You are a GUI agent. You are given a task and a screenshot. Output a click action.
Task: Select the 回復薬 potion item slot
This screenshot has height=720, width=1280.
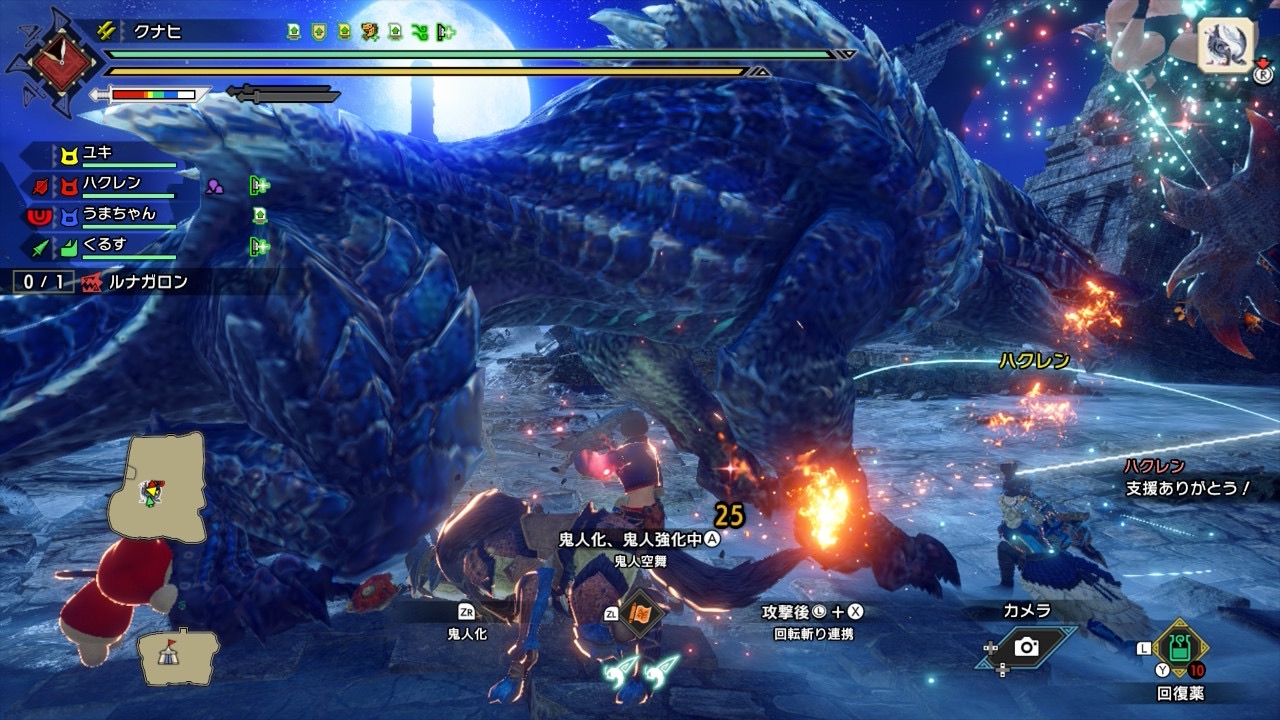1181,650
